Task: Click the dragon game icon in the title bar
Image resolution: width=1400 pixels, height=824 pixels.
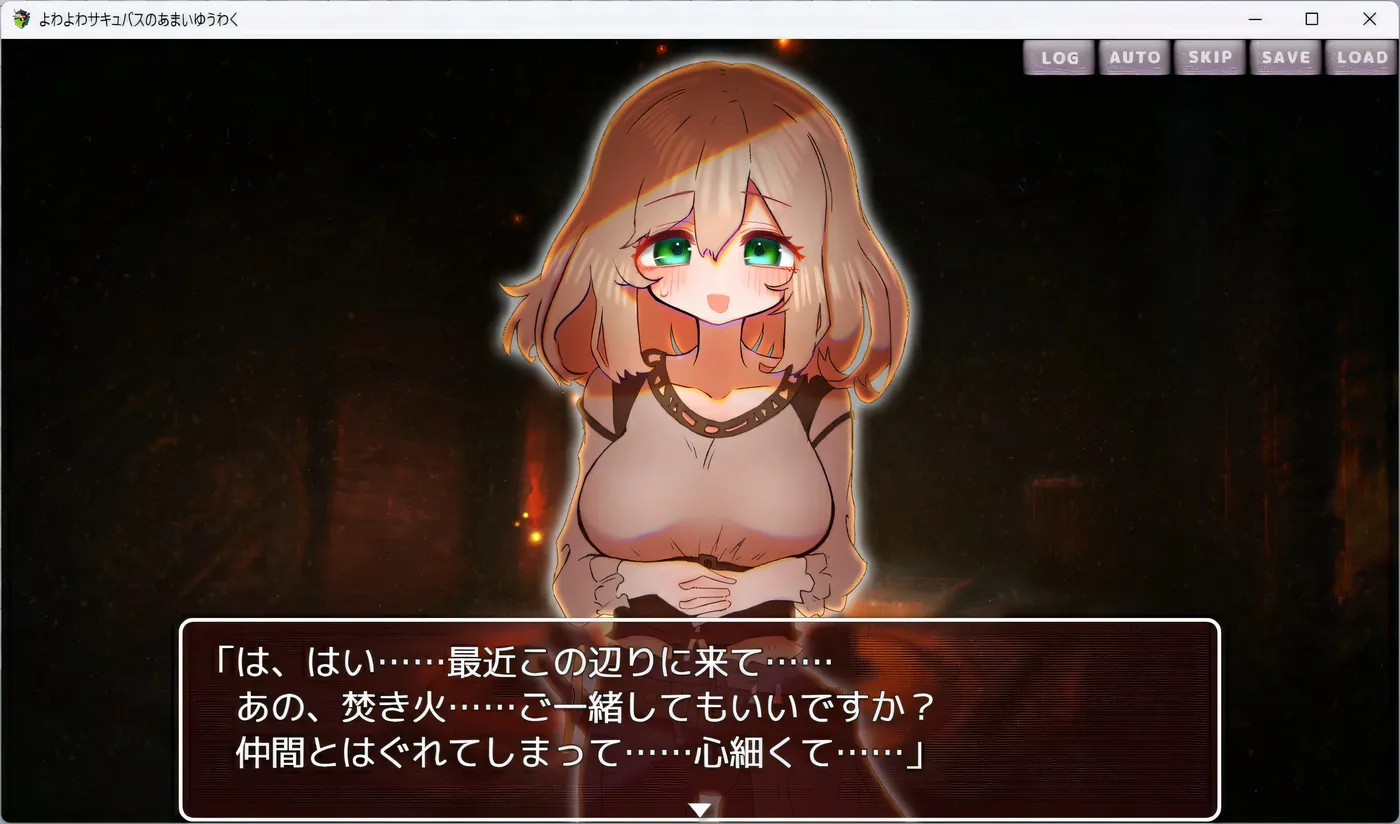Action: pyautogui.click(x=20, y=18)
